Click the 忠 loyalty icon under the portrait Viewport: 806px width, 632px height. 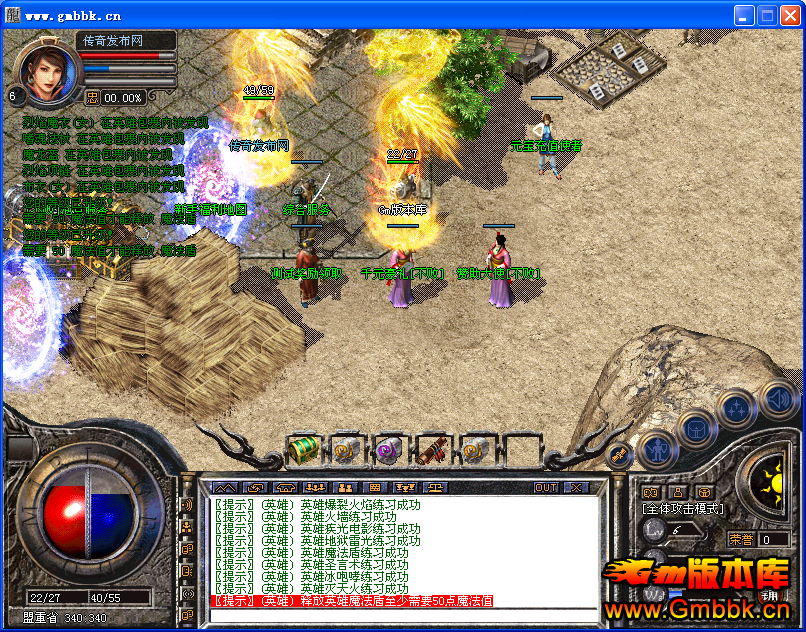92,97
